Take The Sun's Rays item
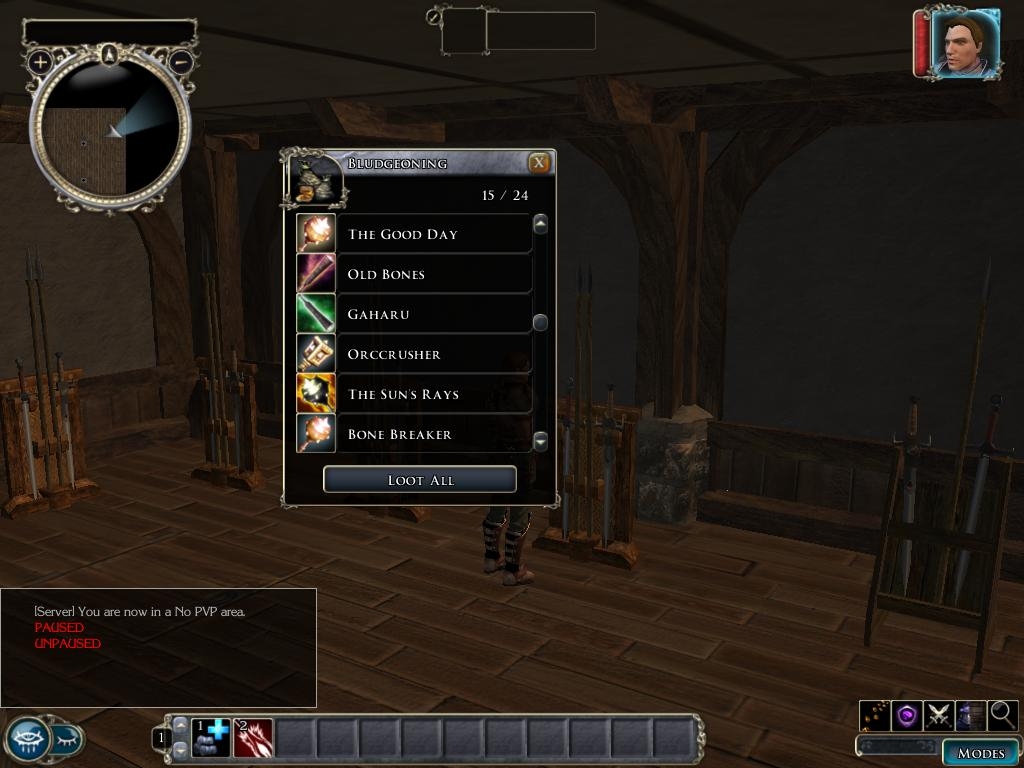This screenshot has height=768, width=1024. point(433,394)
